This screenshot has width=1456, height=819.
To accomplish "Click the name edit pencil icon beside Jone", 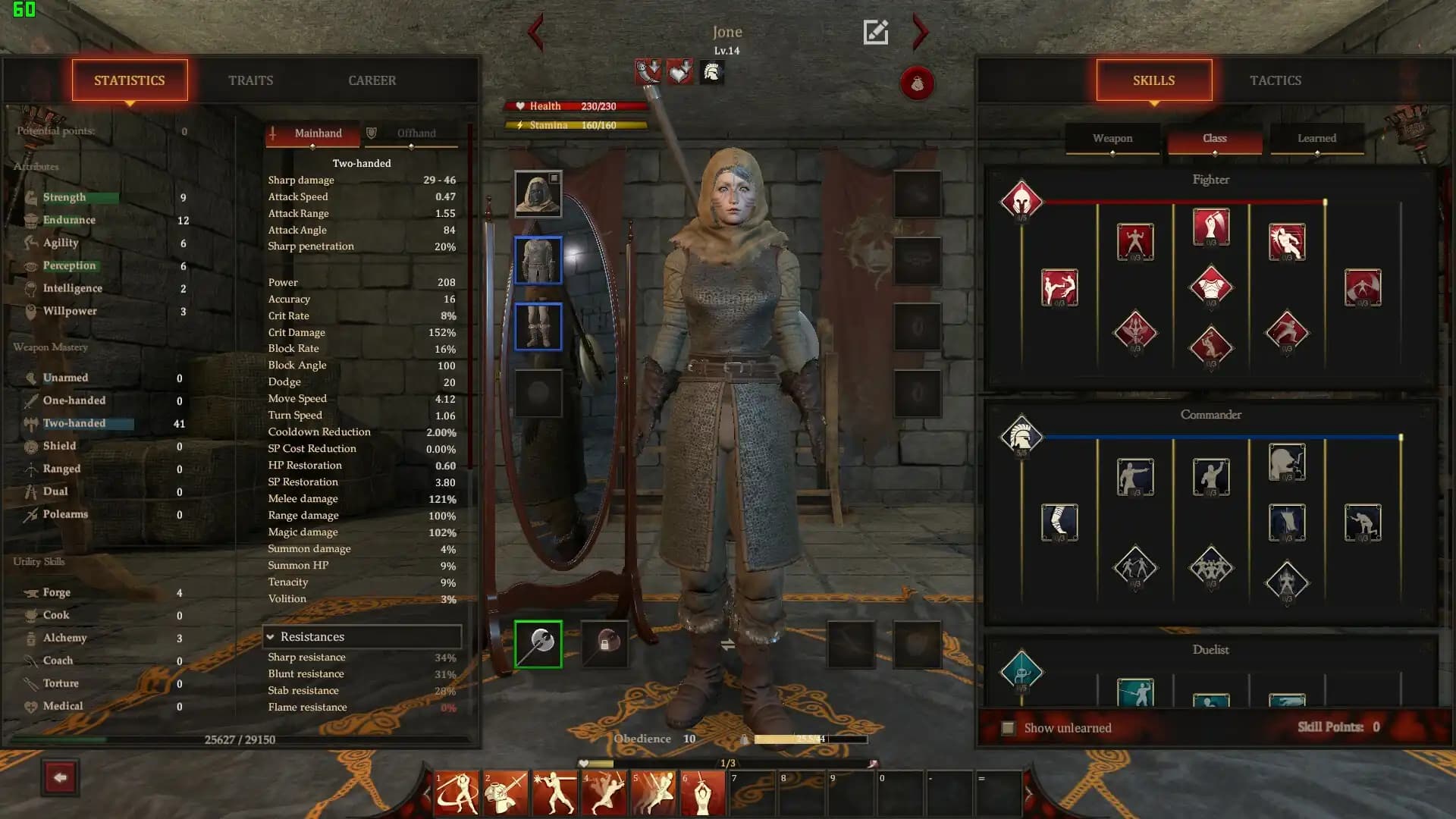I will pos(876,32).
